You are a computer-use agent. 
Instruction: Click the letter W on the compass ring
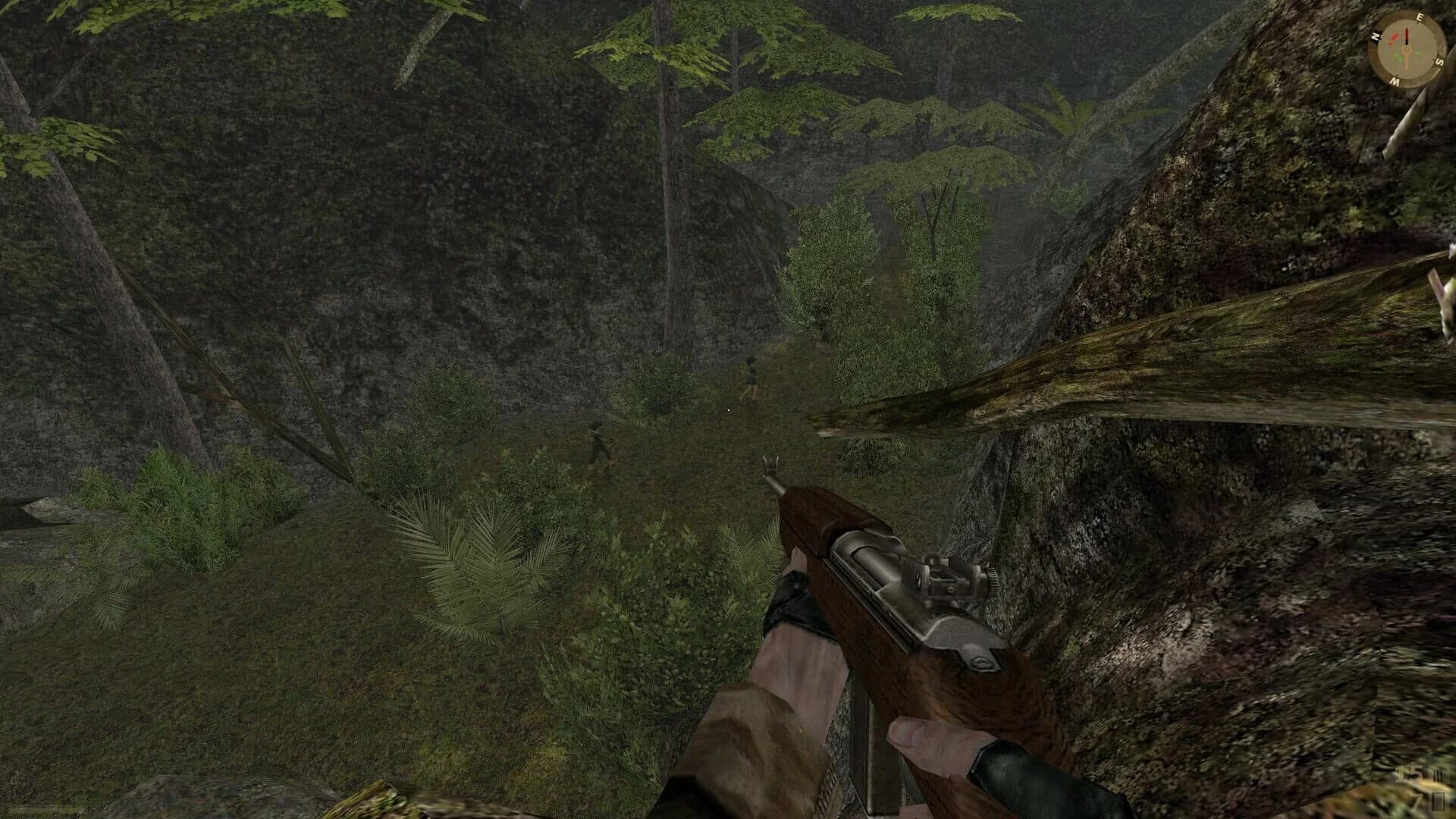pos(1396,80)
